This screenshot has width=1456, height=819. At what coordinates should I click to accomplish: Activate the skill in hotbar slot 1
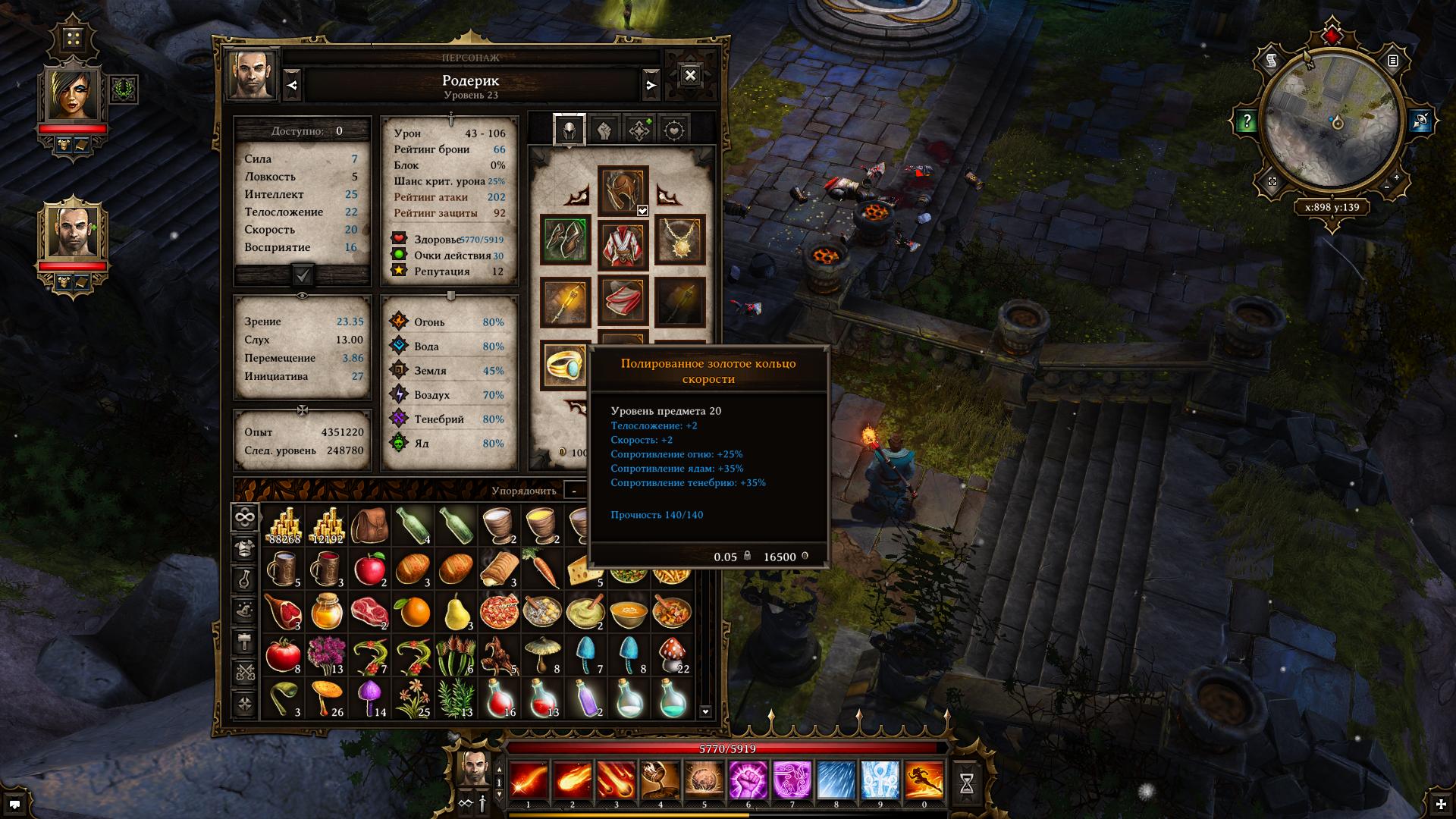coord(528,781)
